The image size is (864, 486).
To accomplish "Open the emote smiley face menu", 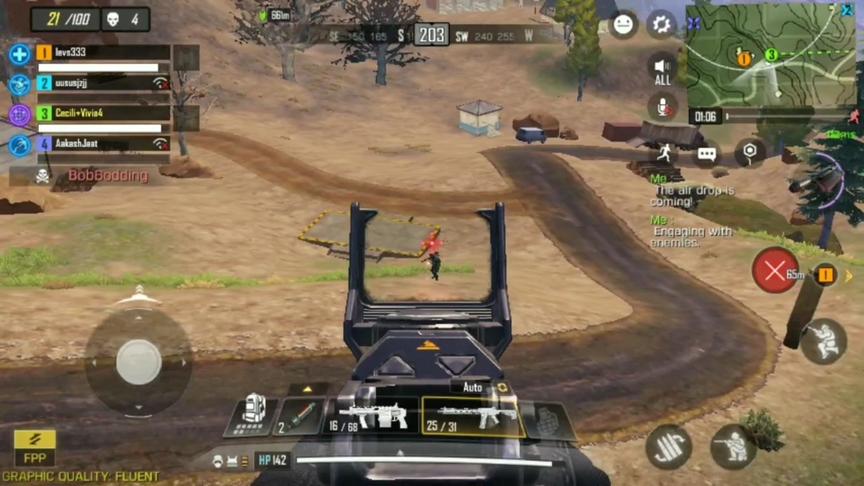I will [x=623, y=24].
